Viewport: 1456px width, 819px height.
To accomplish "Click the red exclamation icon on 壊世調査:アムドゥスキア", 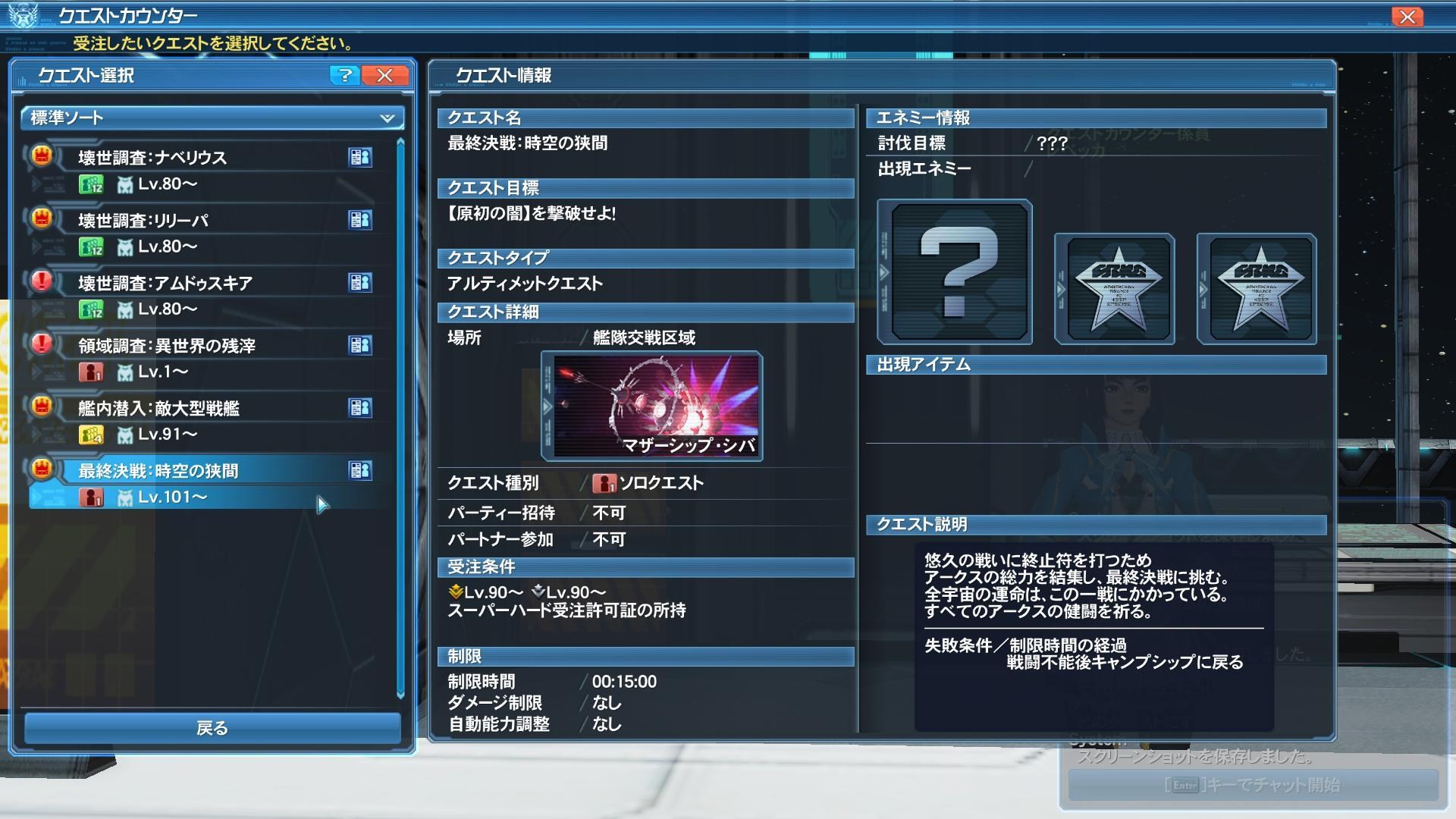I will (x=42, y=282).
